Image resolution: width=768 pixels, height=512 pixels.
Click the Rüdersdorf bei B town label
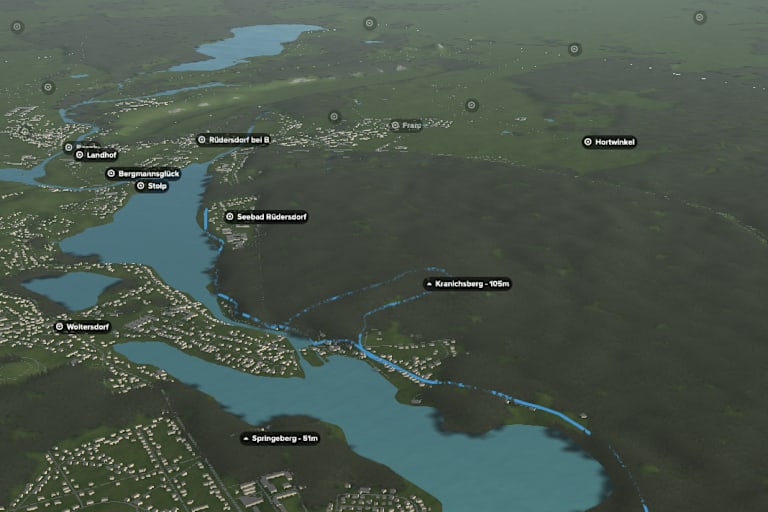(234, 140)
